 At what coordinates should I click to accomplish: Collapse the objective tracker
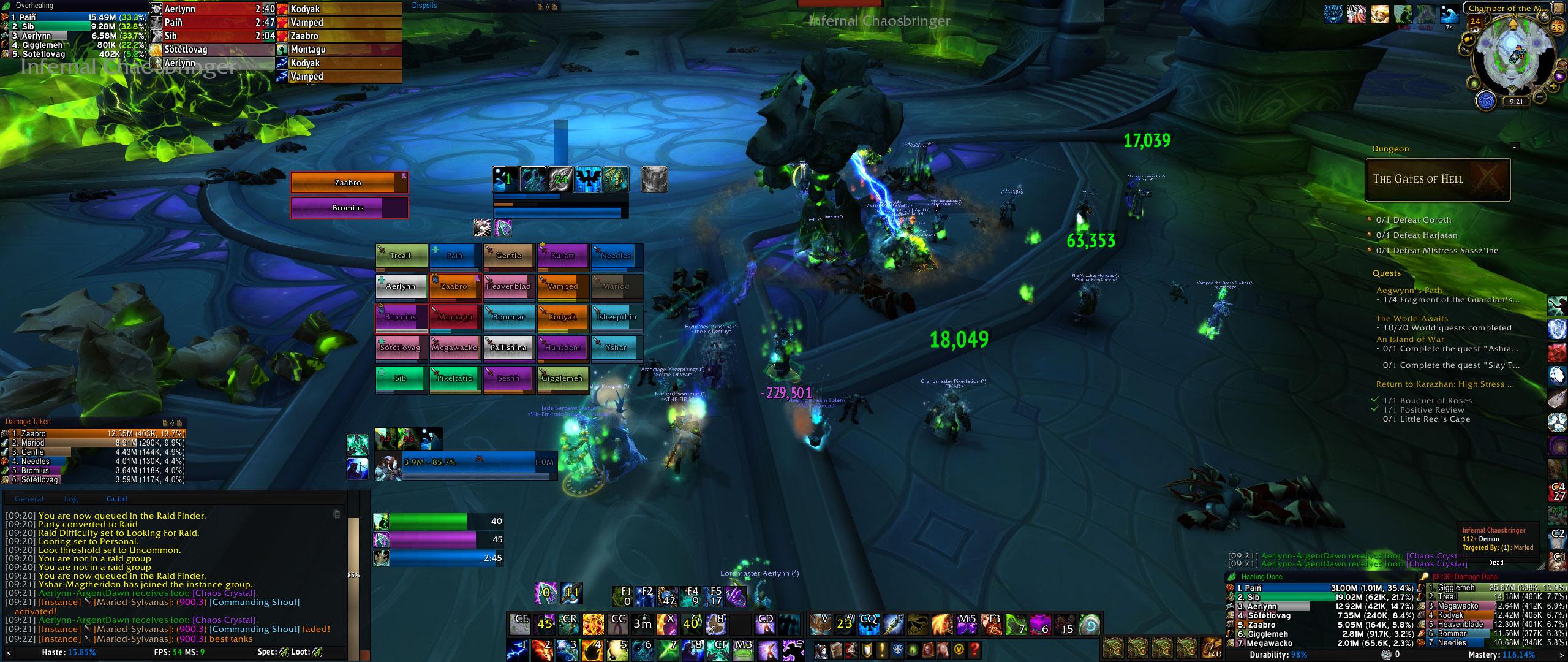click(x=1514, y=147)
